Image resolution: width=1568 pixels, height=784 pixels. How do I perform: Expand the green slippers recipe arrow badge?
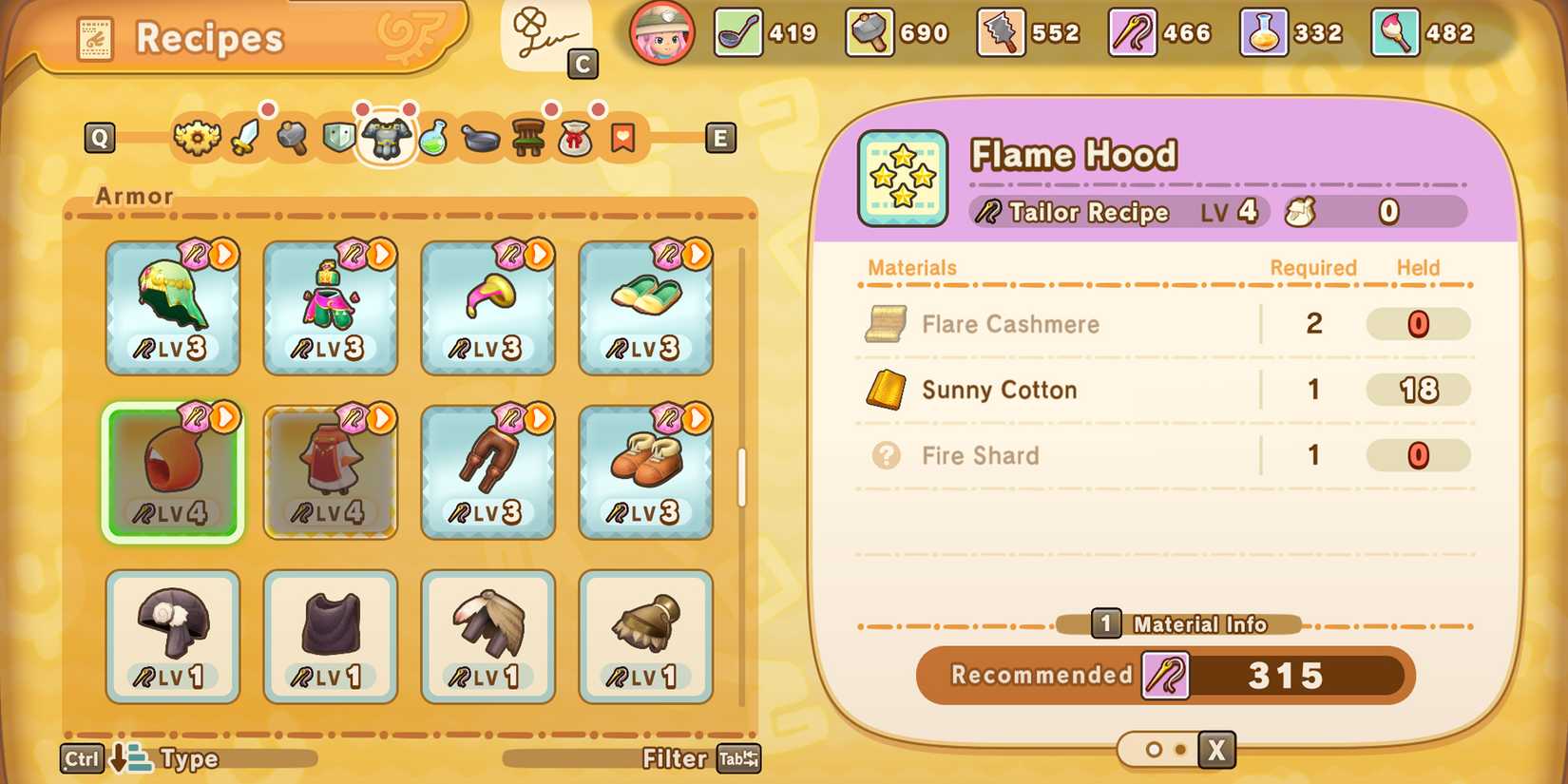pos(698,254)
